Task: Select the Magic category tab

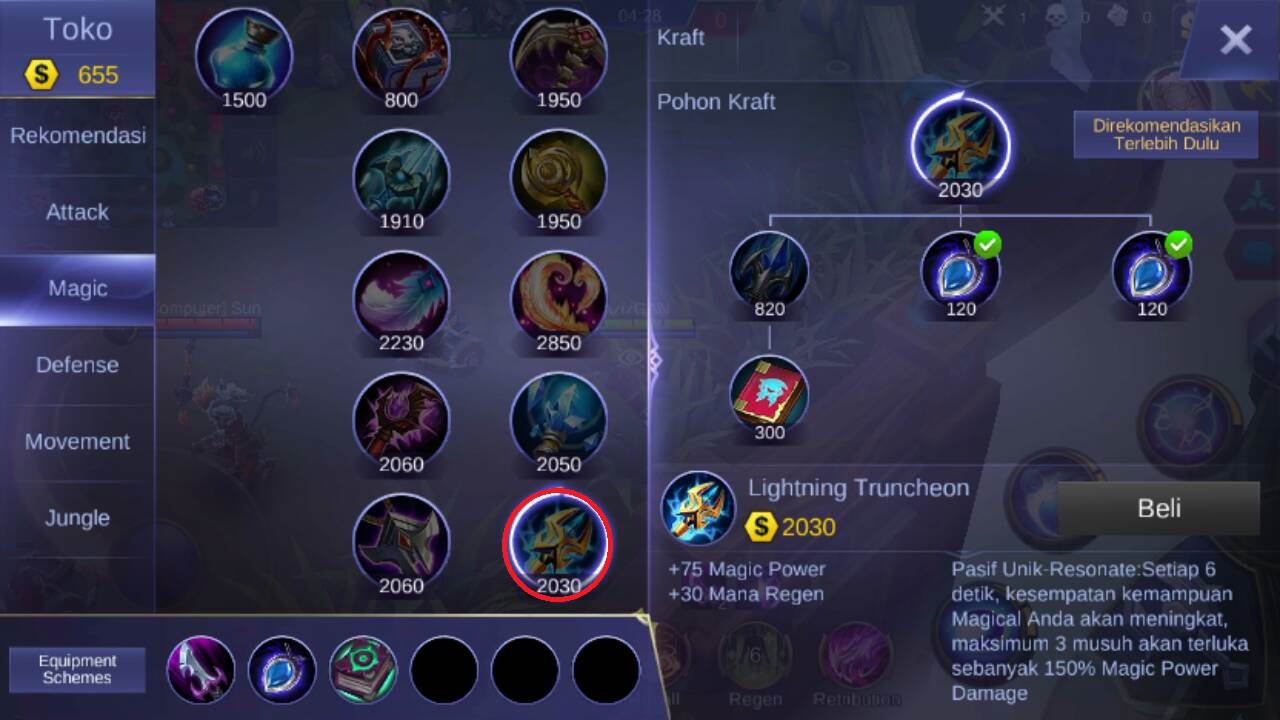Action: click(78, 289)
